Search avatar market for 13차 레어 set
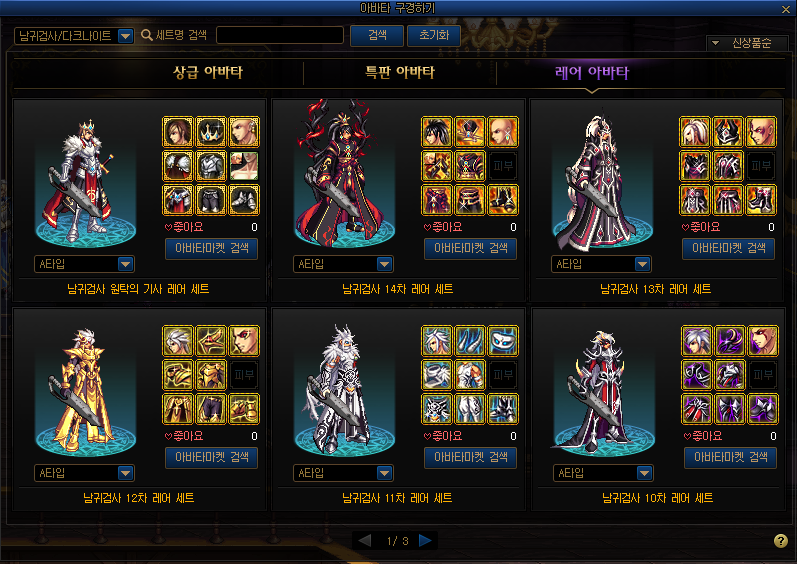The width and height of the screenshot is (797, 564). coord(729,249)
